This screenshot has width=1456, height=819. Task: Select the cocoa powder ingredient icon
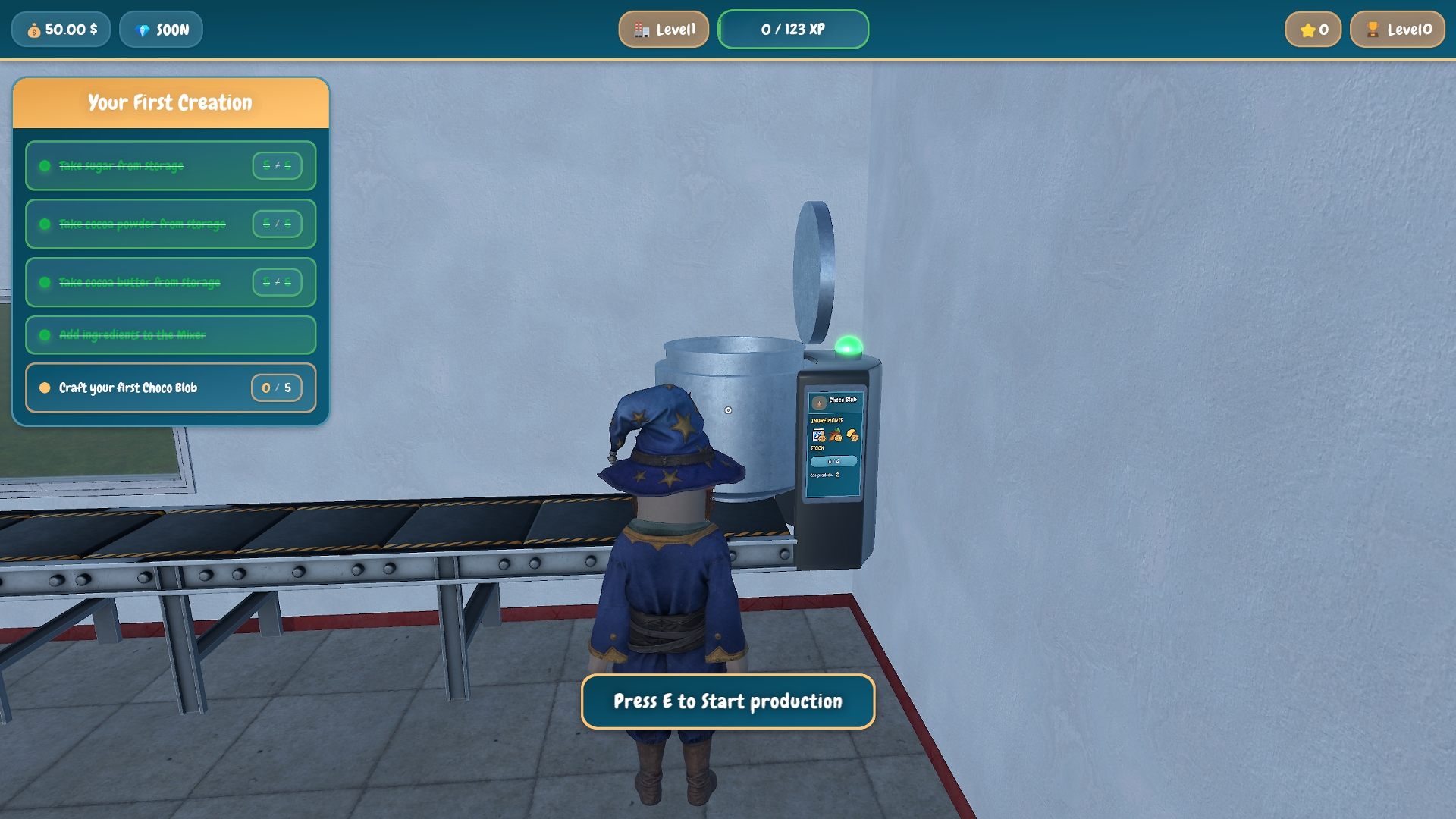(x=834, y=435)
